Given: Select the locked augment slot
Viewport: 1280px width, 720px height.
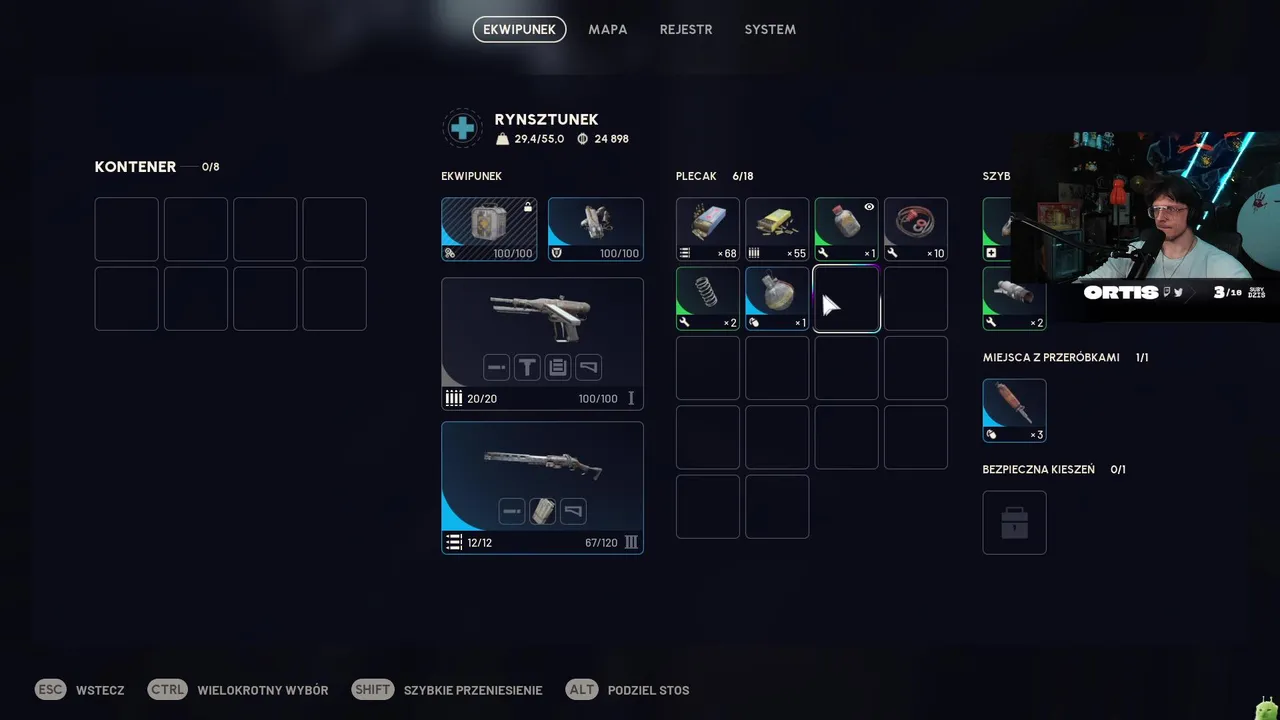Looking at the screenshot, I should pos(489,229).
